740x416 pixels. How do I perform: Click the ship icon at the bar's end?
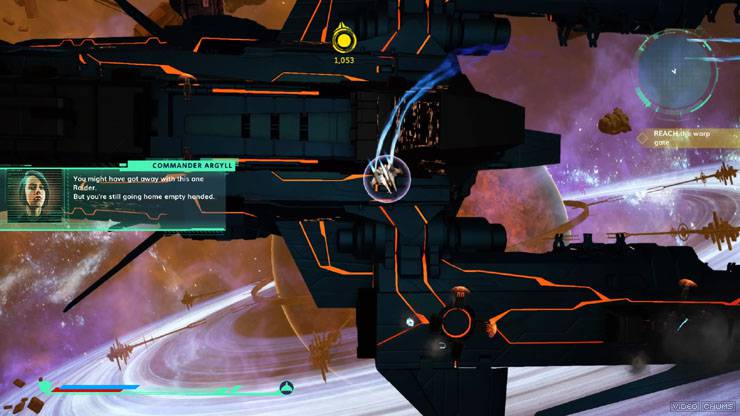pyautogui.click(x=286, y=387)
